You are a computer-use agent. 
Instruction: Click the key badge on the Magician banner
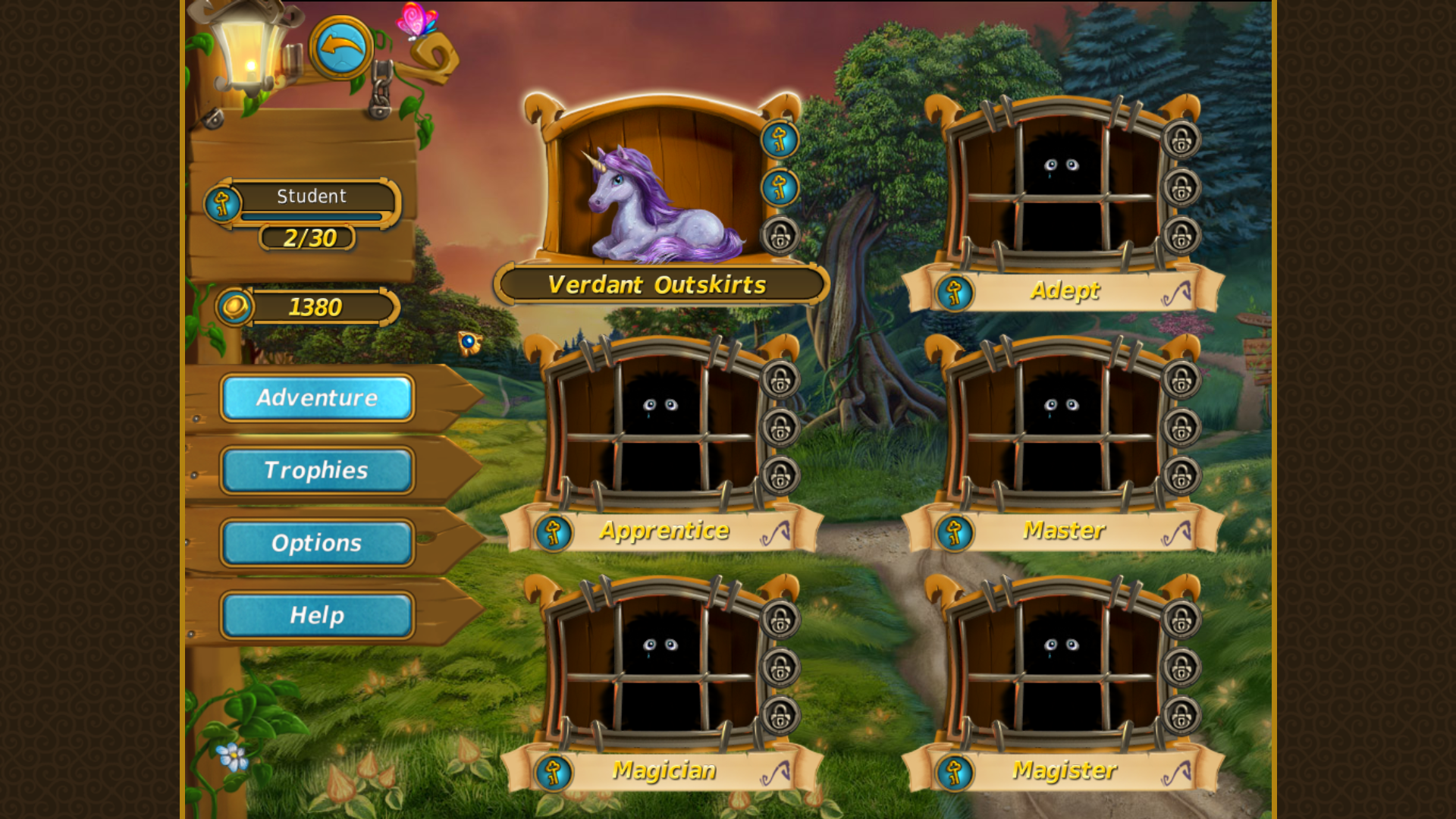pyautogui.click(x=553, y=771)
